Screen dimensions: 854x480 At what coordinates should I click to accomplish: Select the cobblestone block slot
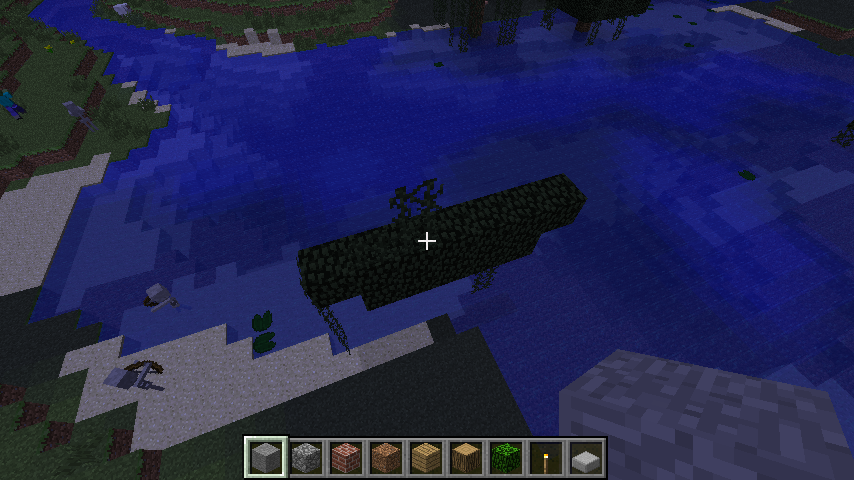(x=306, y=458)
